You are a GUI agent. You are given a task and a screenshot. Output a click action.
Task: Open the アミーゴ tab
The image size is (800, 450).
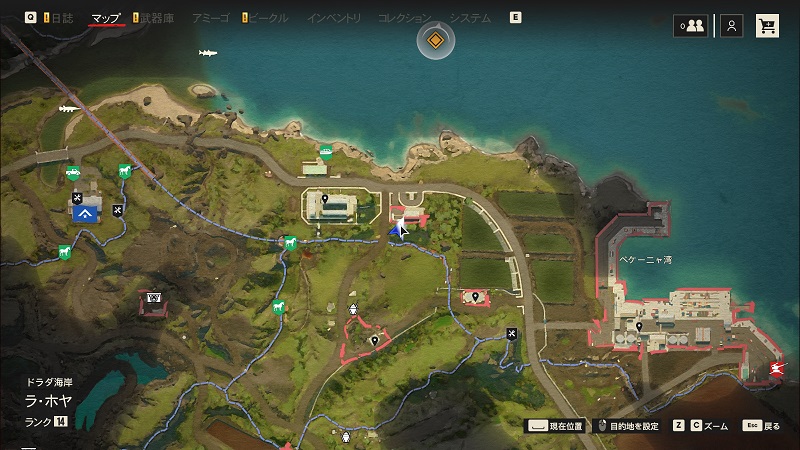pos(212,18)
